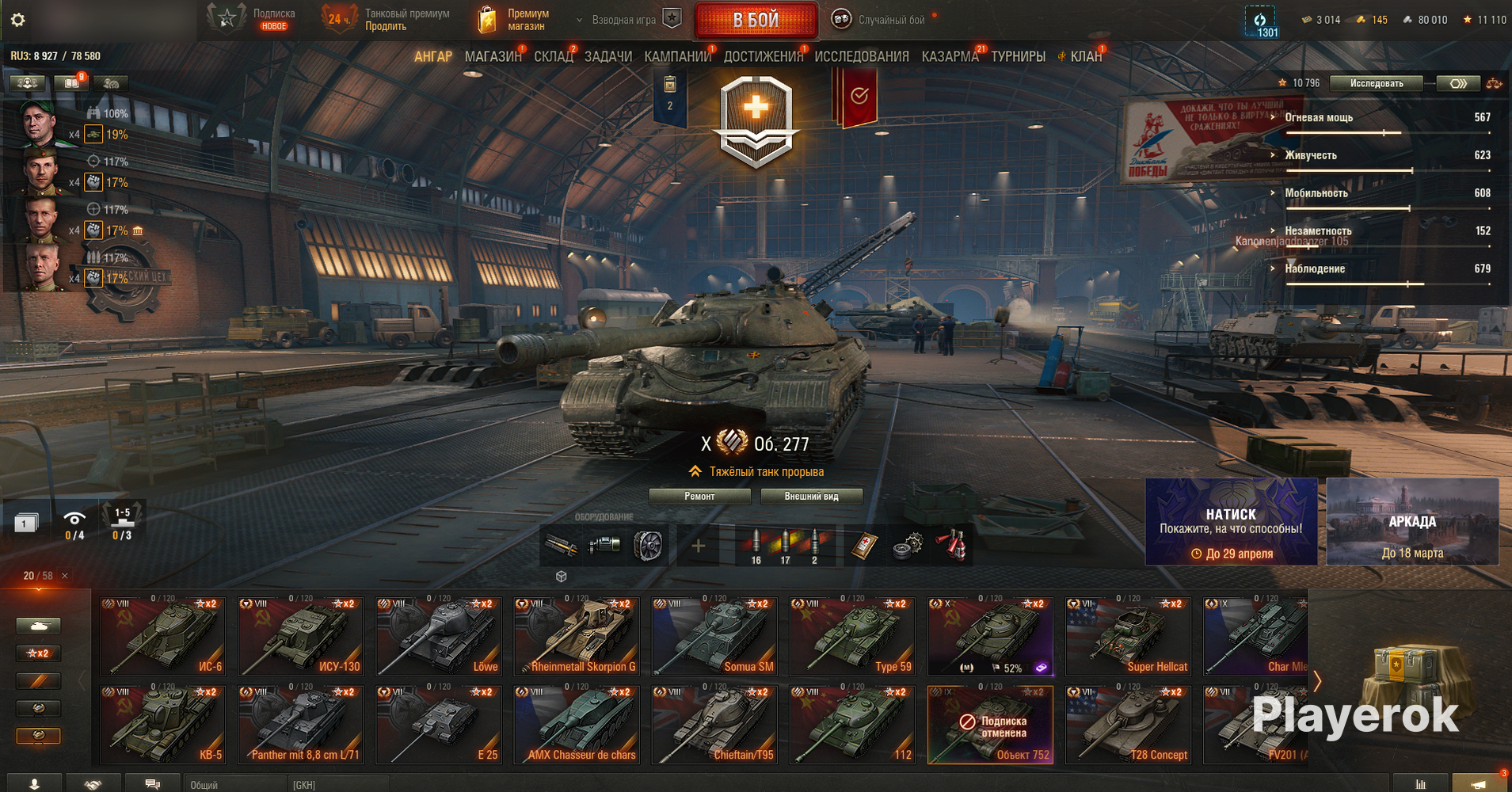Open the Внешний вид customization
The width and height of the screenshot is (1512, 792).
pos(811,497)
